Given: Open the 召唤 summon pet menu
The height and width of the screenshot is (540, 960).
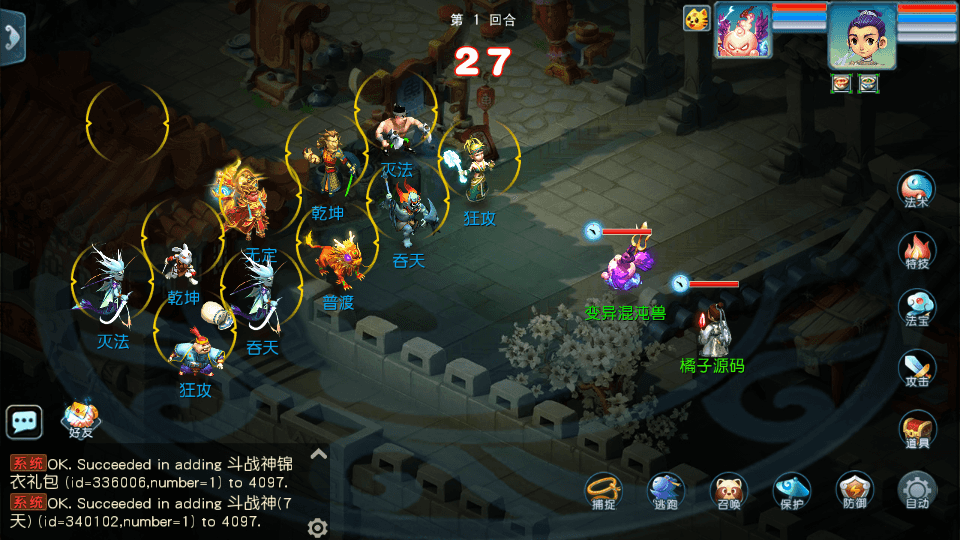Looking at the screenshot, I should [x=728, y=490].
